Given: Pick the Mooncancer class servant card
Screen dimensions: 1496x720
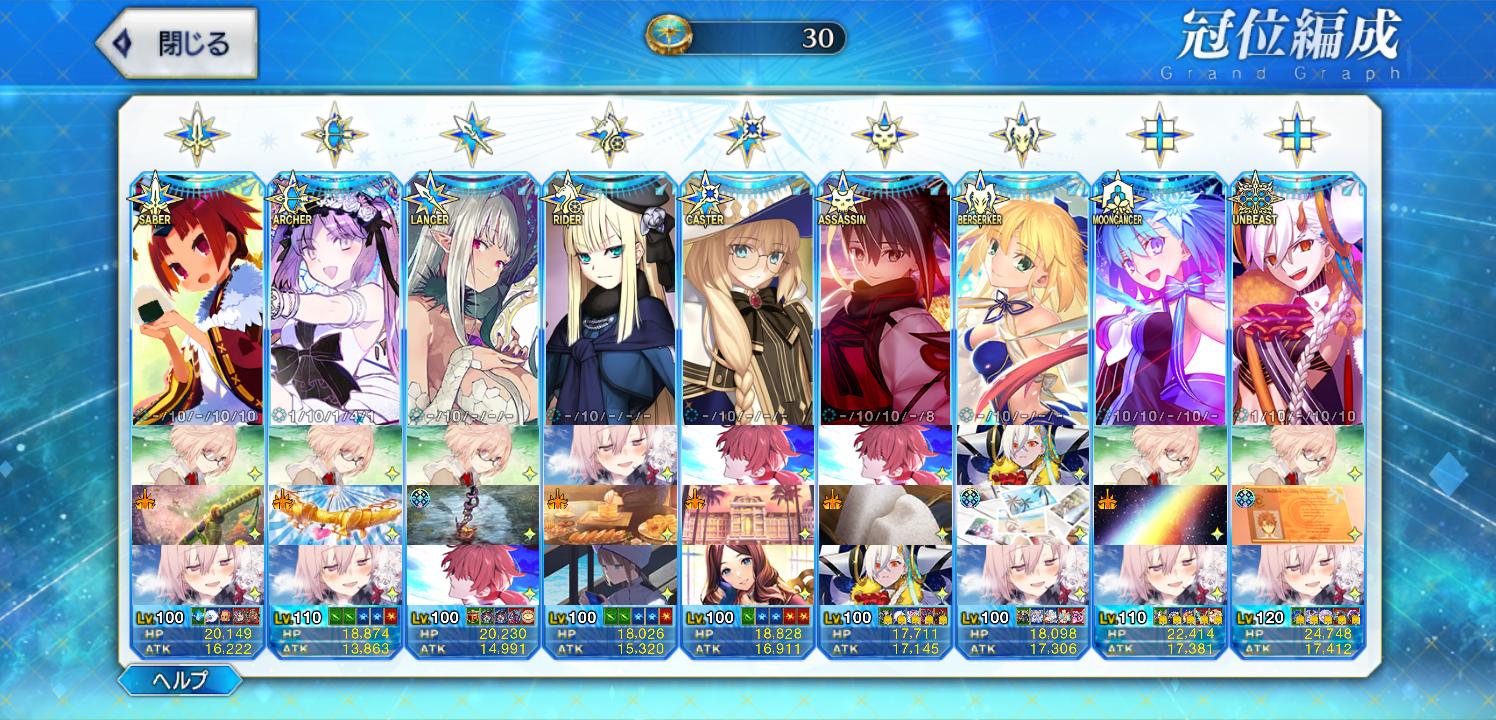Looking at the screenshot, I should 1159,300.
